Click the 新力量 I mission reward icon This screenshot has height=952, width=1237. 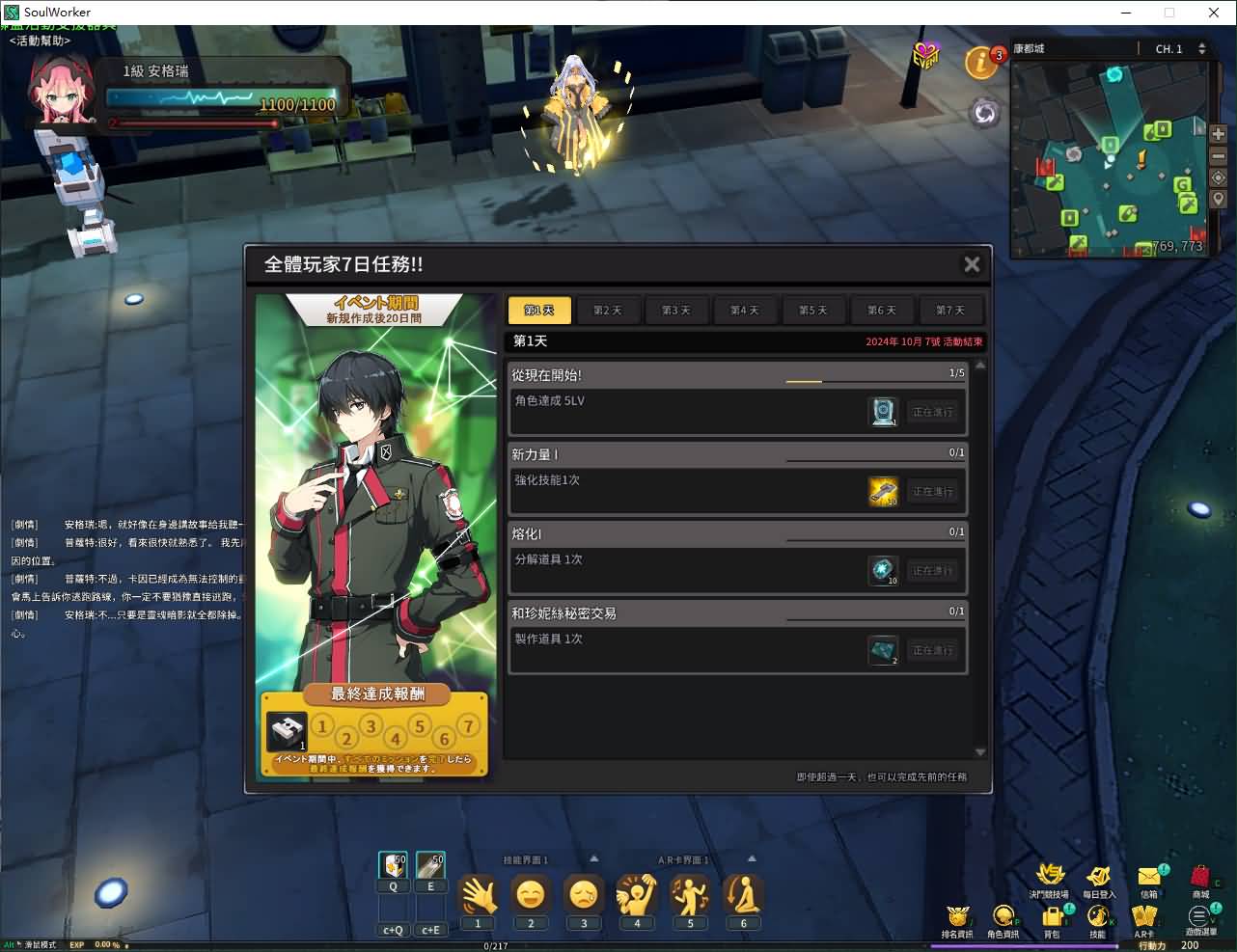[883, 491]
